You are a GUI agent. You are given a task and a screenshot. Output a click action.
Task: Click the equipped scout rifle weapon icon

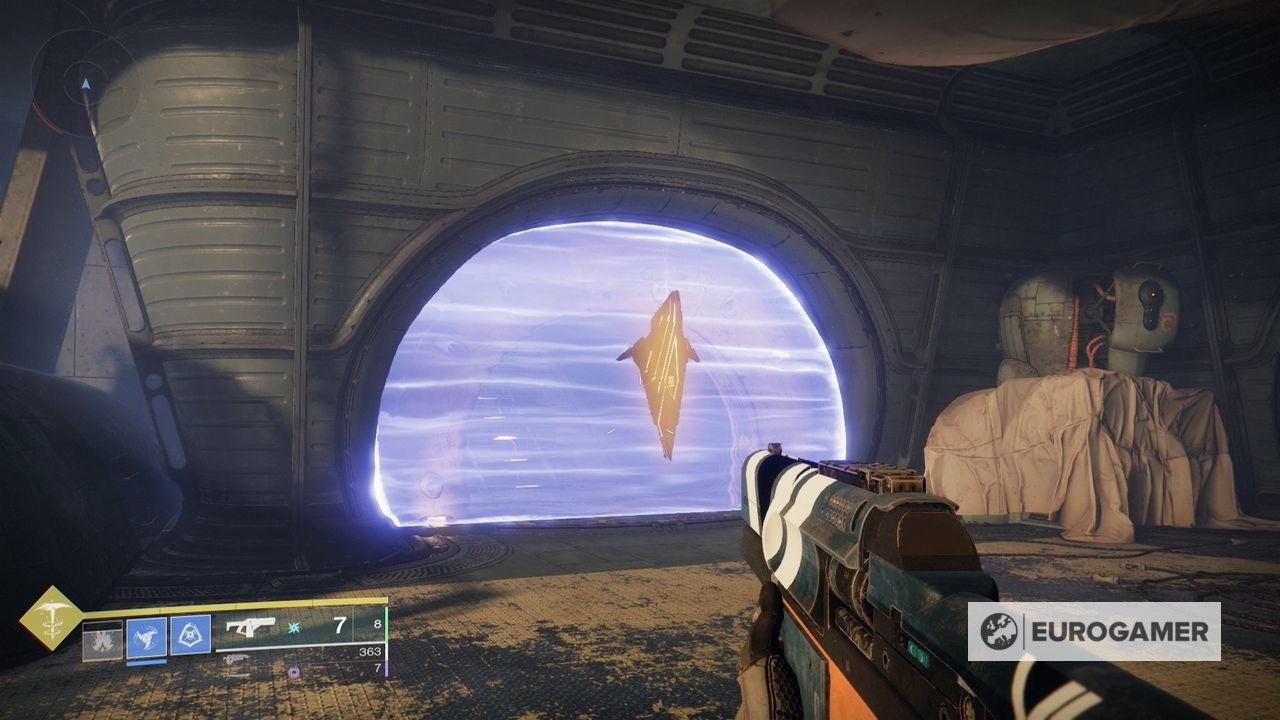[x=250, y=627]
